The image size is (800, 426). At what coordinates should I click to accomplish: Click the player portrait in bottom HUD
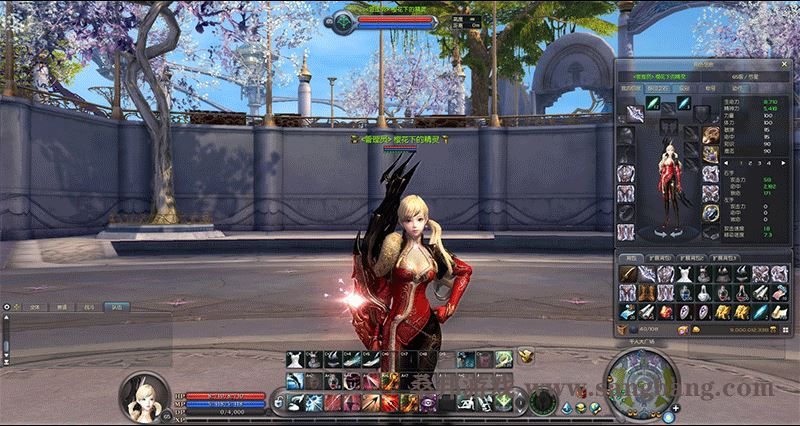141,397
